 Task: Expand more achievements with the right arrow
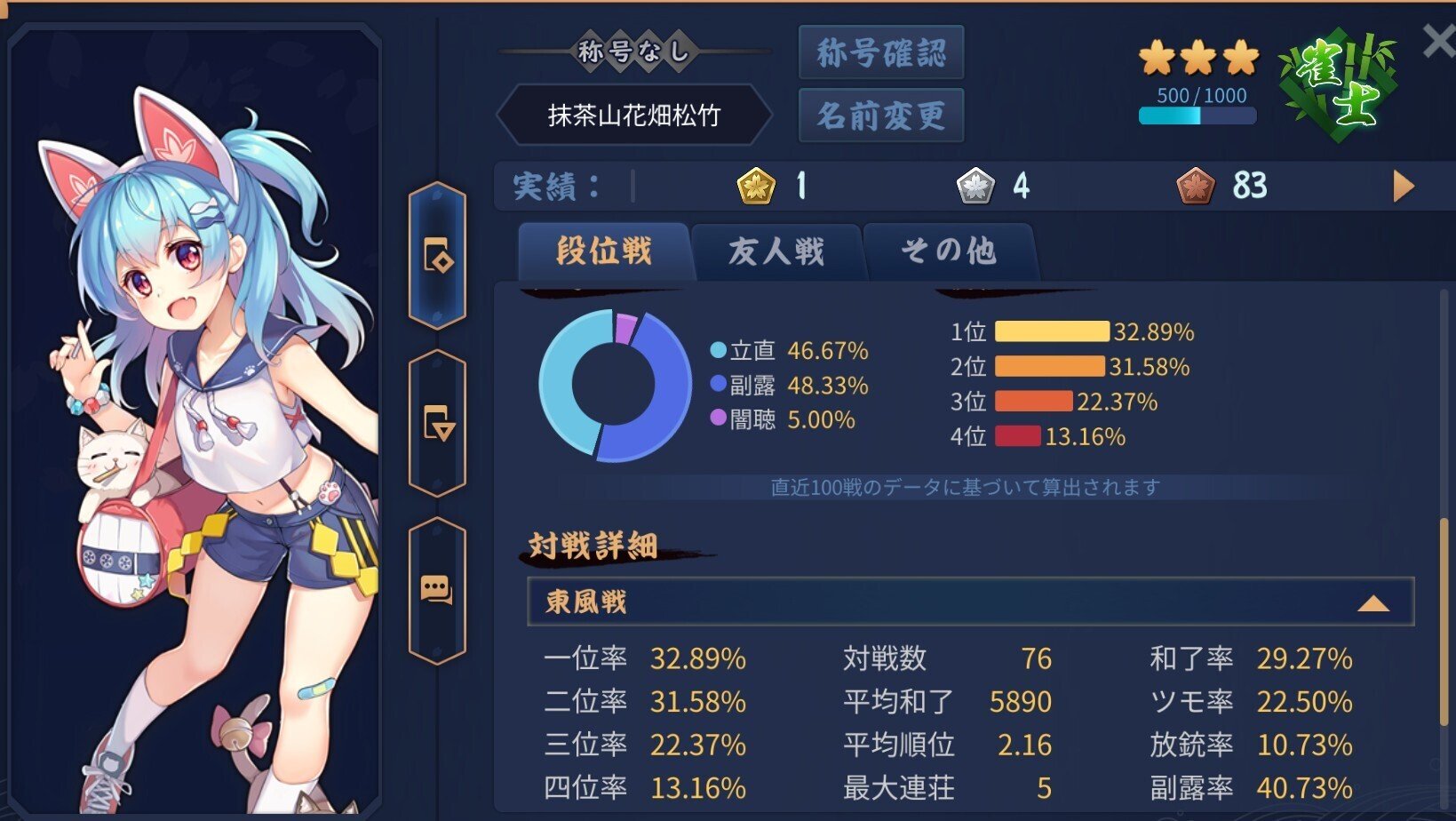click(x=1404, y=187)
